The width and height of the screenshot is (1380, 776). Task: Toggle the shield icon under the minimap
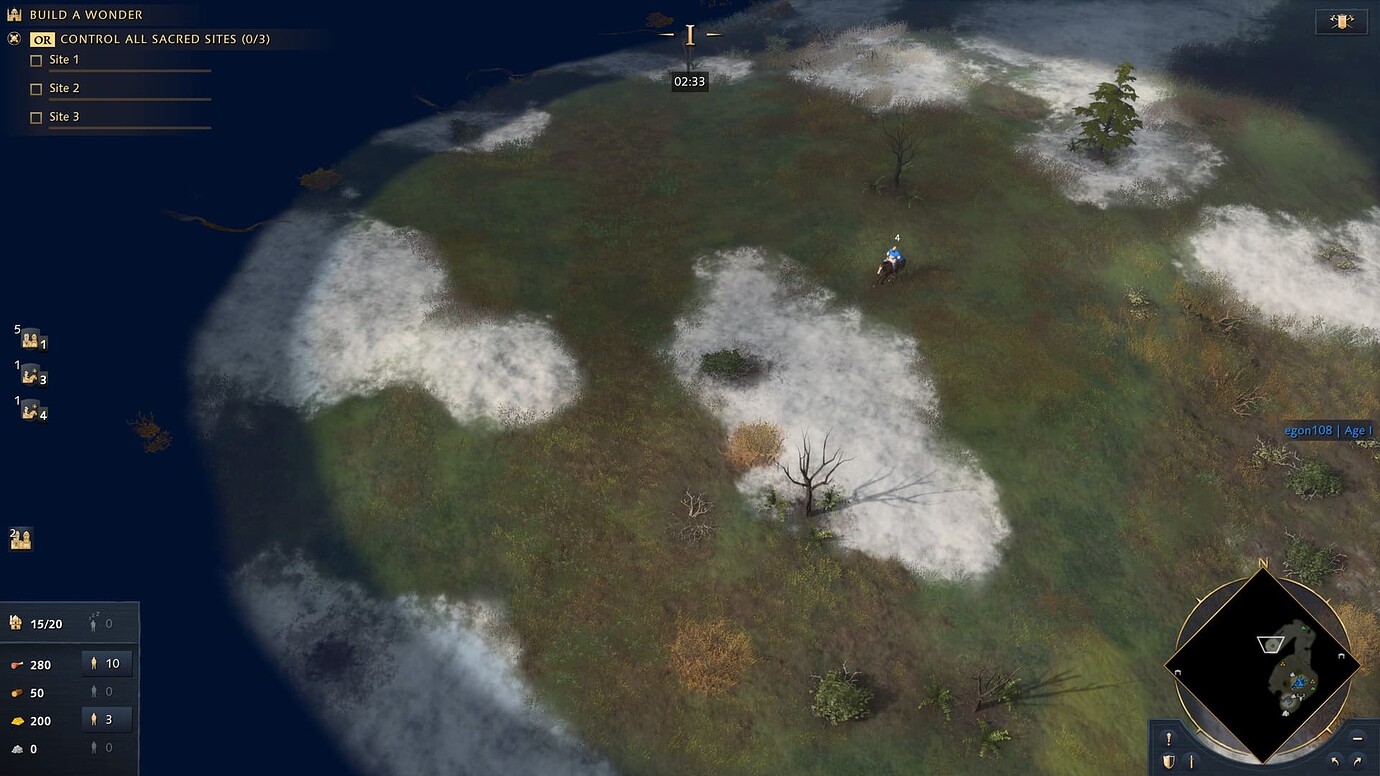coord(1169,760)
